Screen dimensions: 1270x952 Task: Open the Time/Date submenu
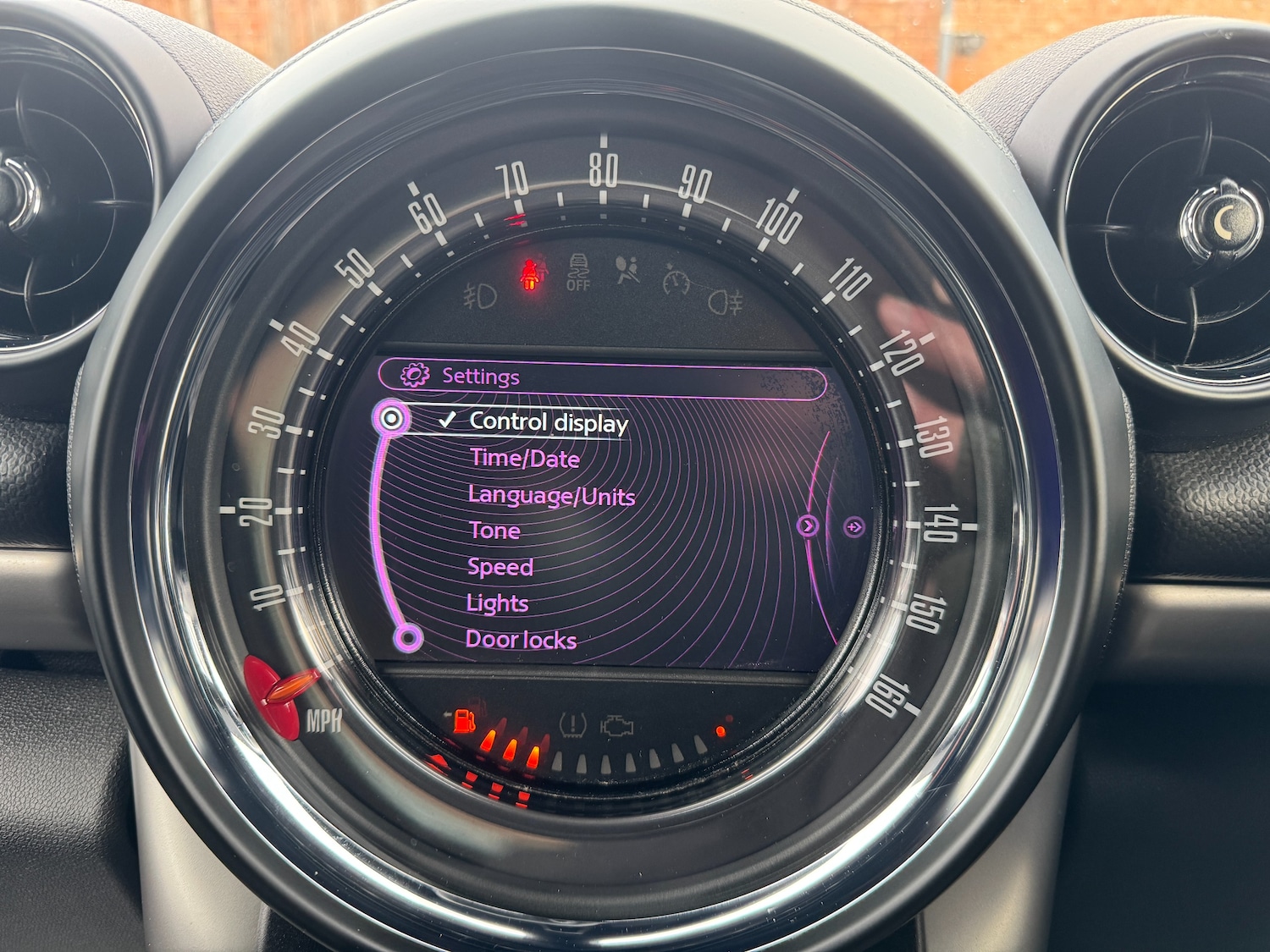click(525, 459)
